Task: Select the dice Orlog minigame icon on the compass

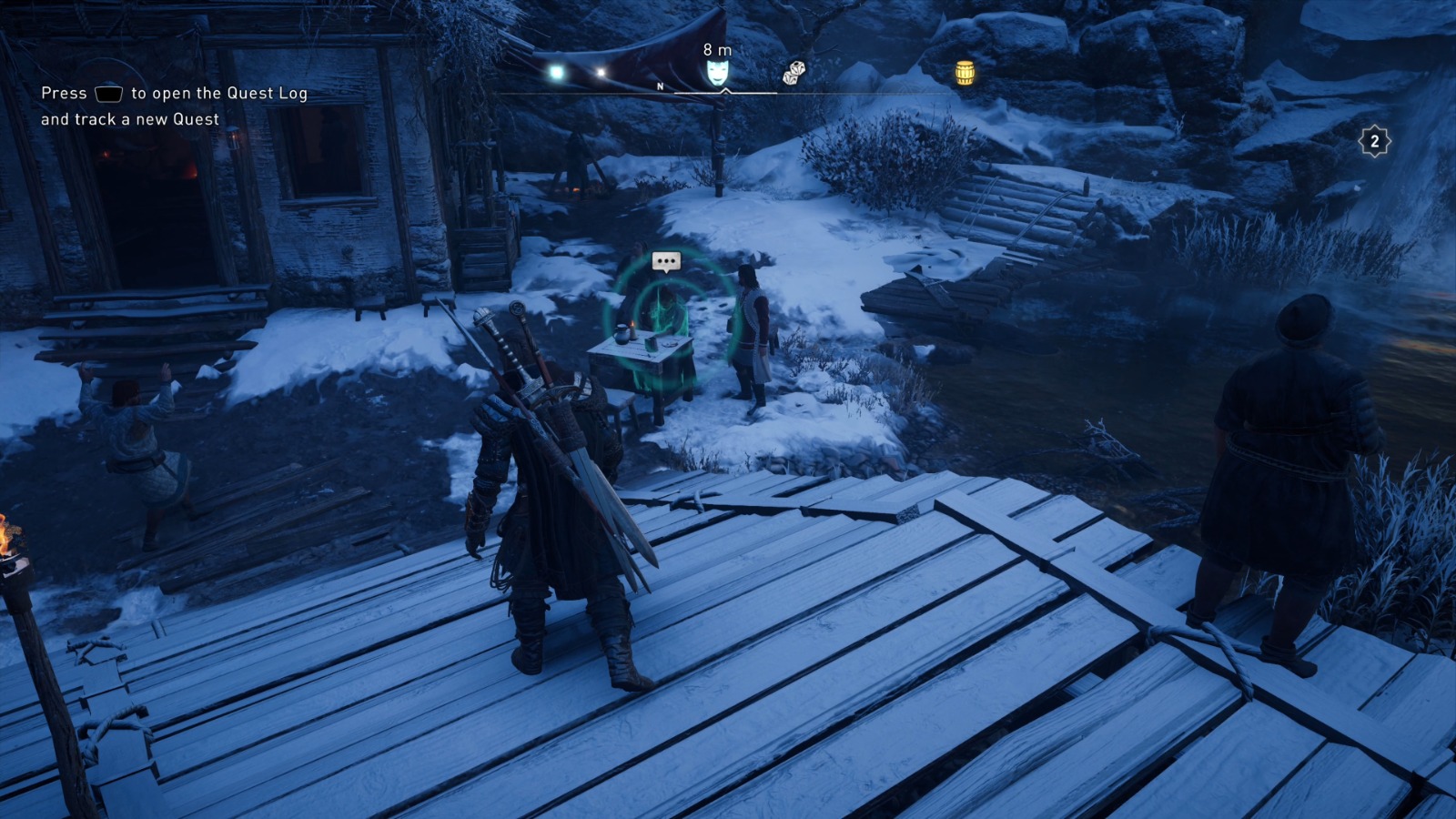Action: click(x=794, y=73)
